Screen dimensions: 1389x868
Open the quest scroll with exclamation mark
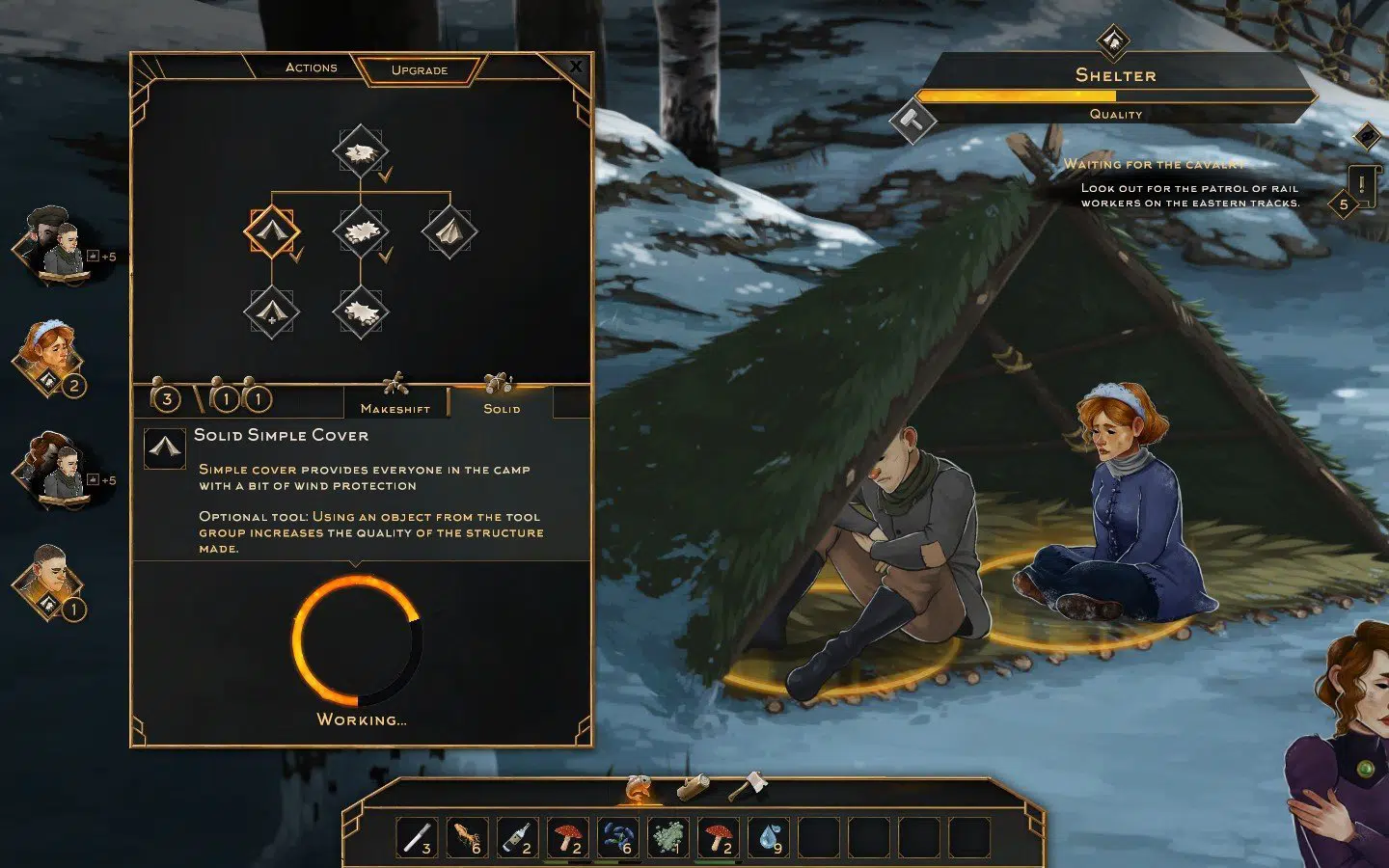tap(1361, 183)
